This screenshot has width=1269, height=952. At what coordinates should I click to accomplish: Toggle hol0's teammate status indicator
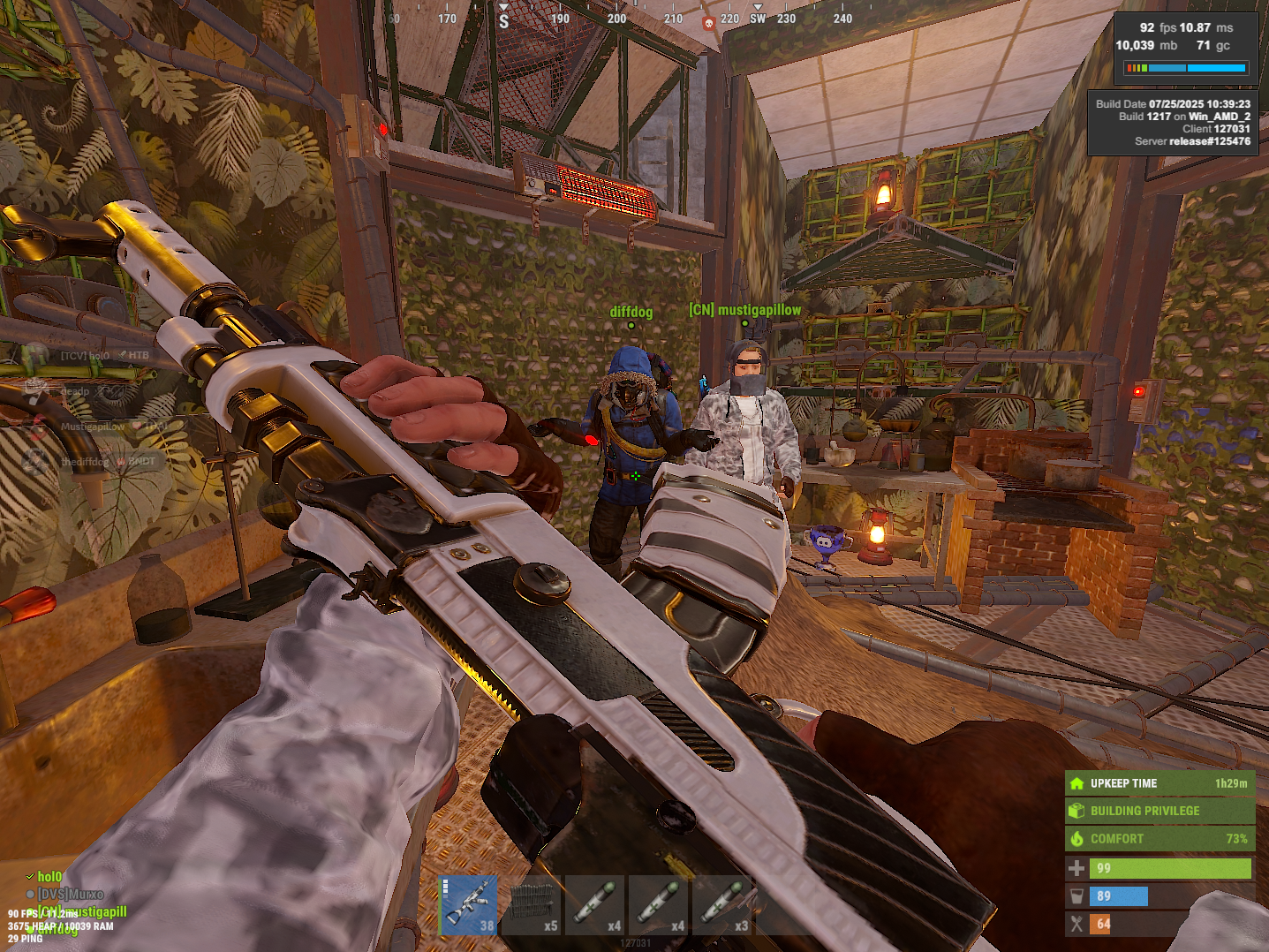(29, 875)
